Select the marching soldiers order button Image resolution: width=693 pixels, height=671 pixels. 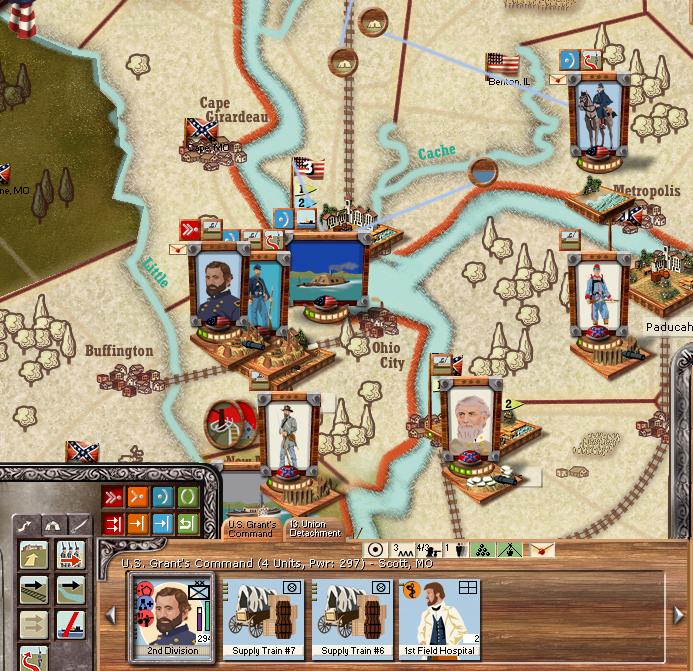pos(70,553)
